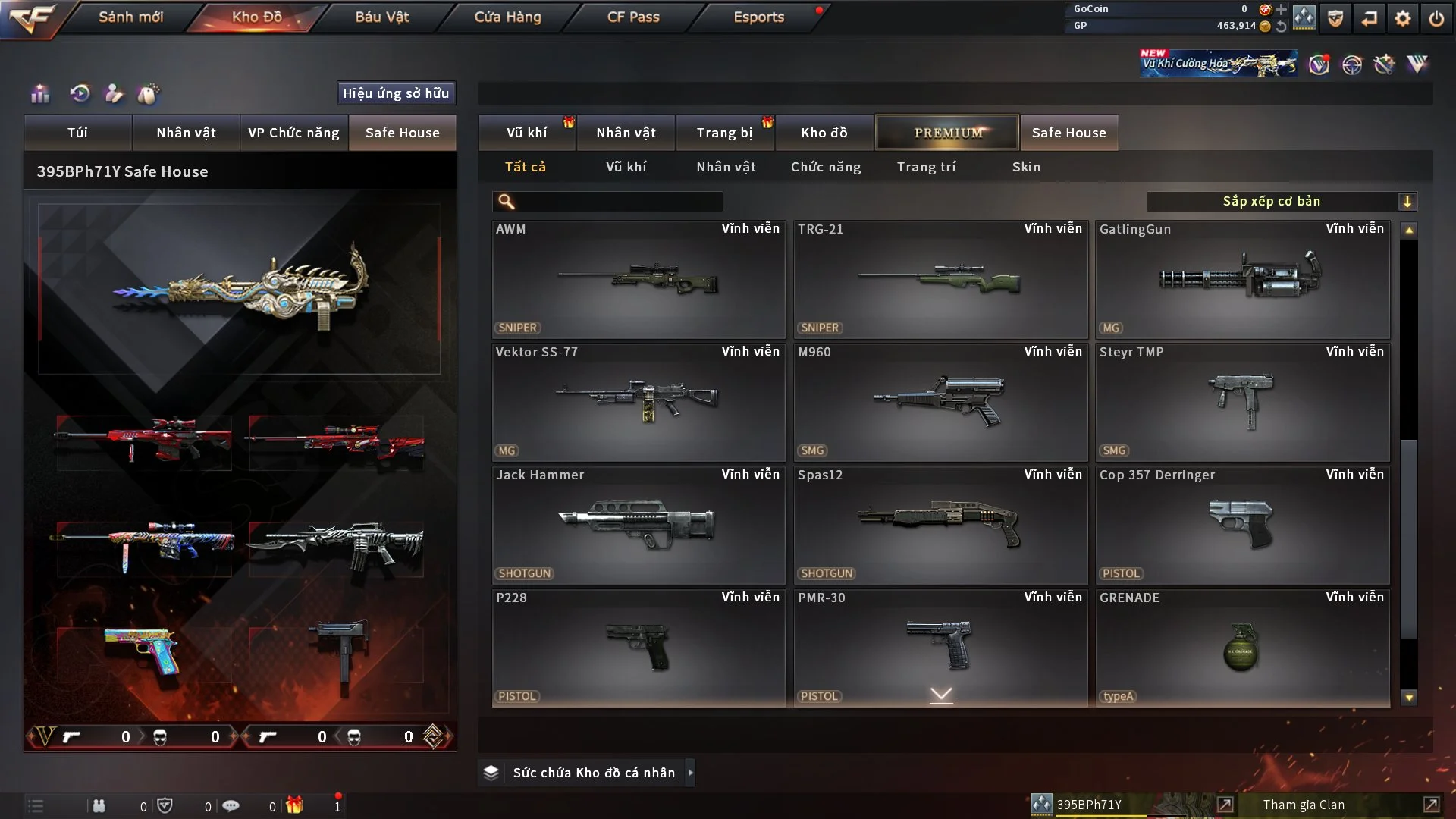Choose the GatlingGun machine gun item
Screen dimensions: 1456x819
[x=1242, y=279]
